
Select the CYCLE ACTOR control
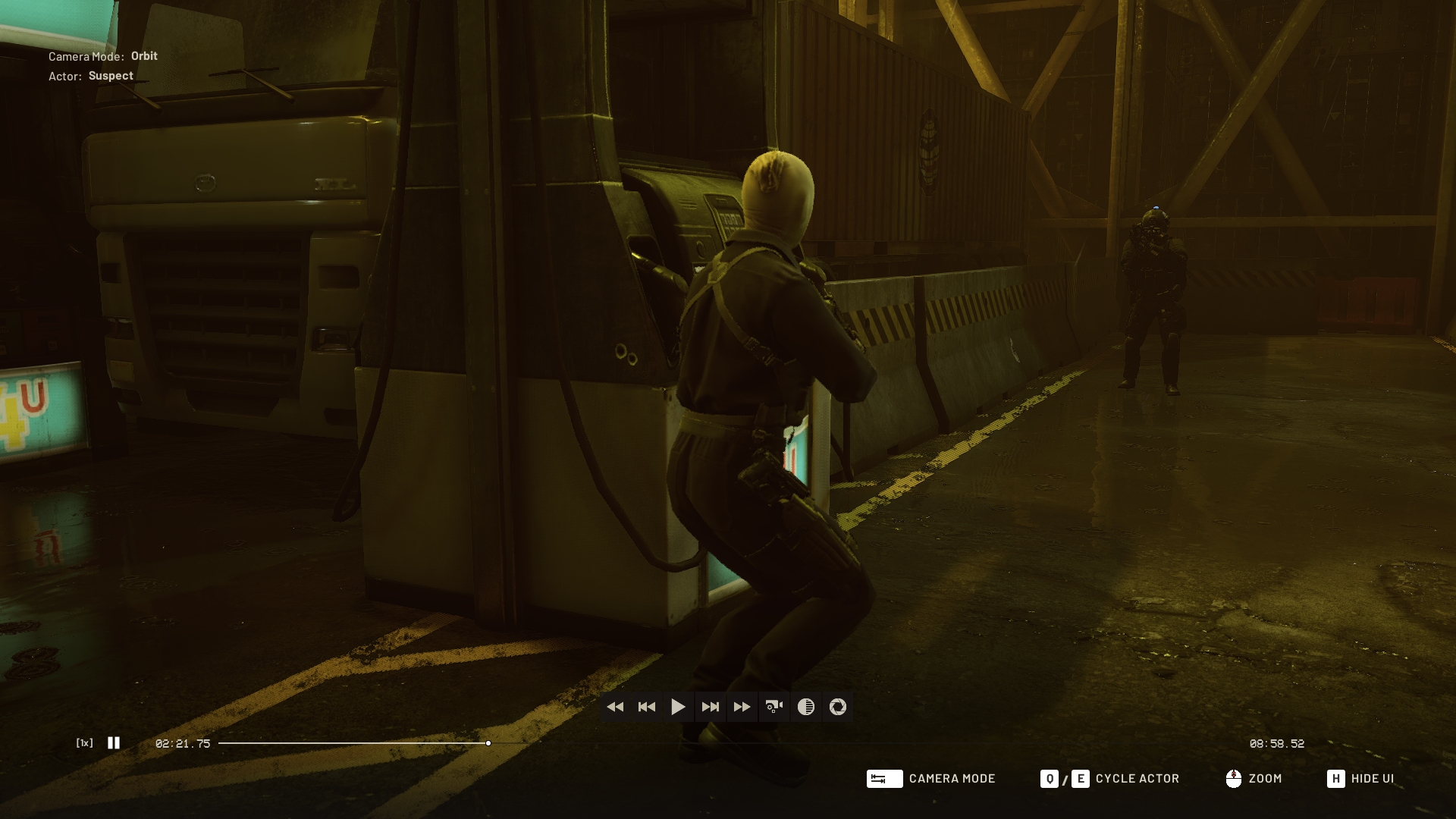(x=1137, y=779)
